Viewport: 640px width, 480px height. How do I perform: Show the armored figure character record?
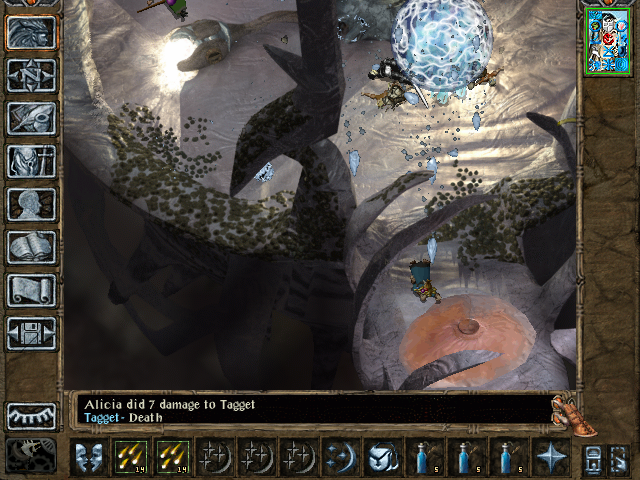click(31, 161)
